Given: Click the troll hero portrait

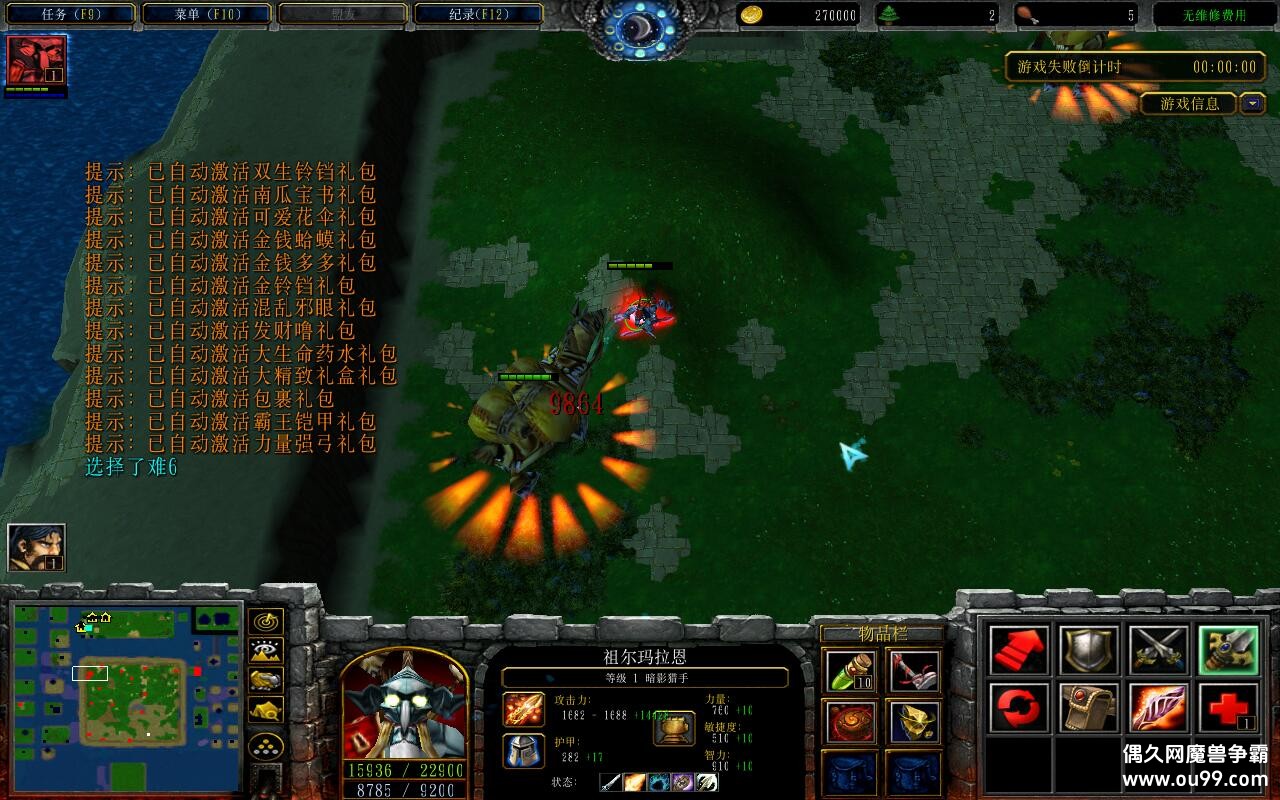Looking at the screenshot, I should click(404, 705).
